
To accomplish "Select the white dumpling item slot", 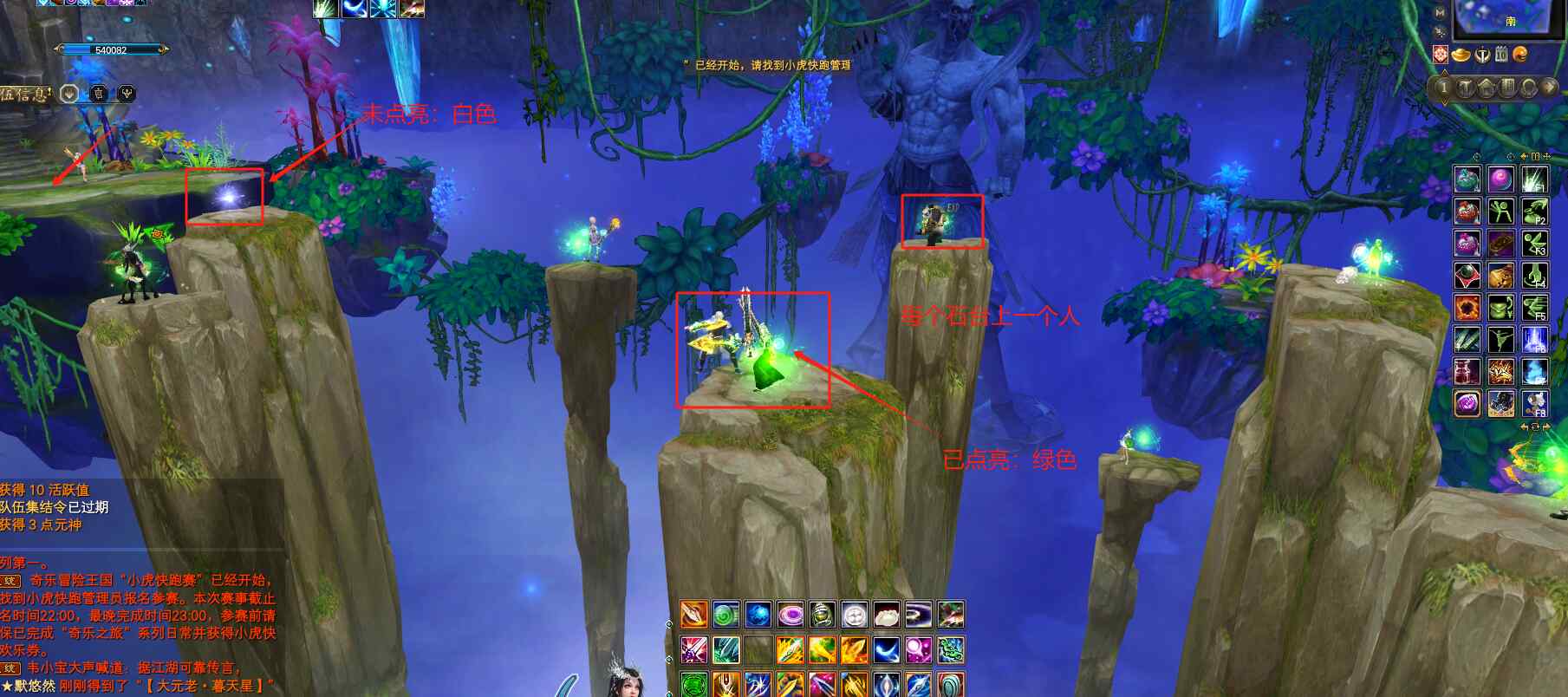I will (x=886, y=616).
